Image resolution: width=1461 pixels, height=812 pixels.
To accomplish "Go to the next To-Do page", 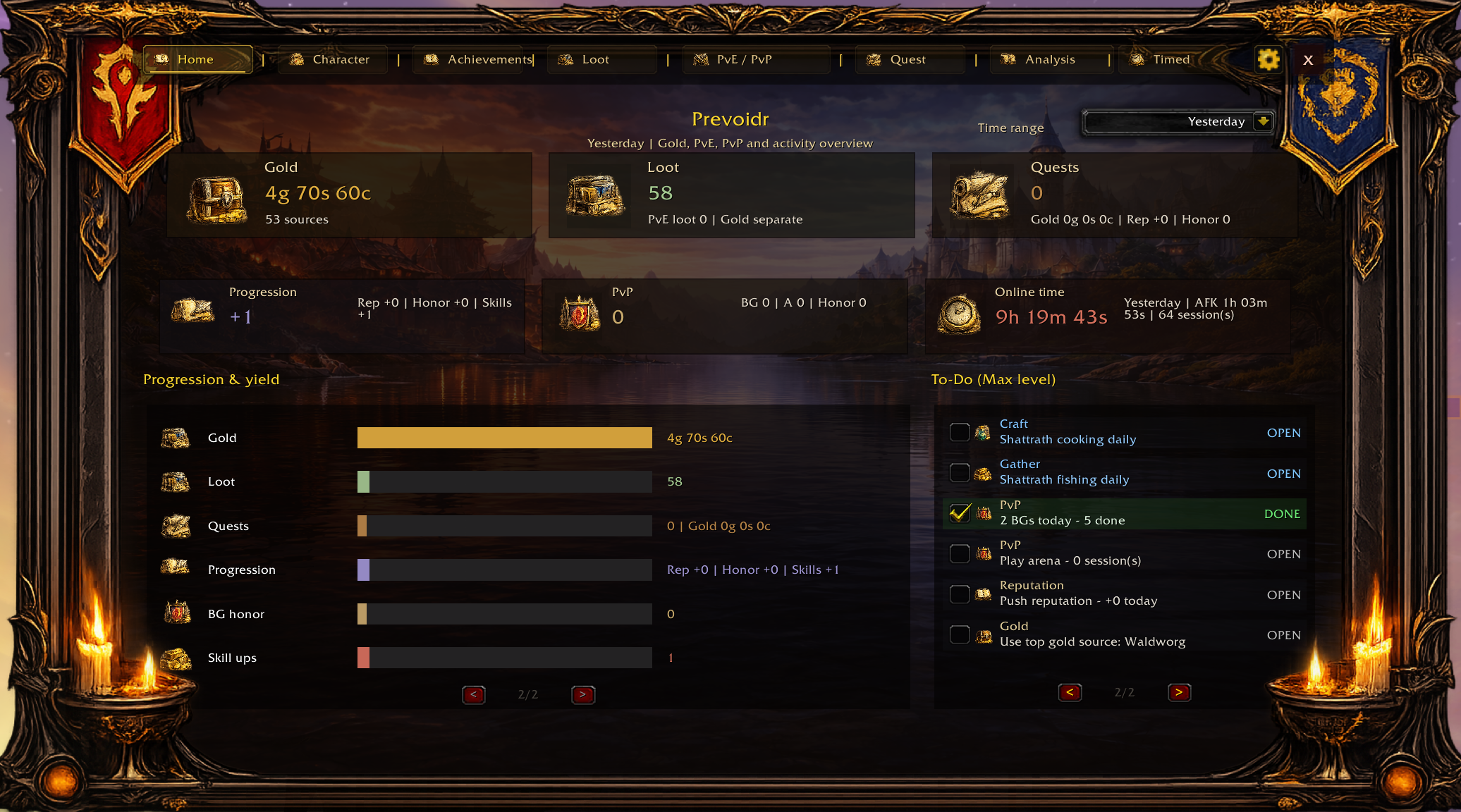I will coord(1179,693).
